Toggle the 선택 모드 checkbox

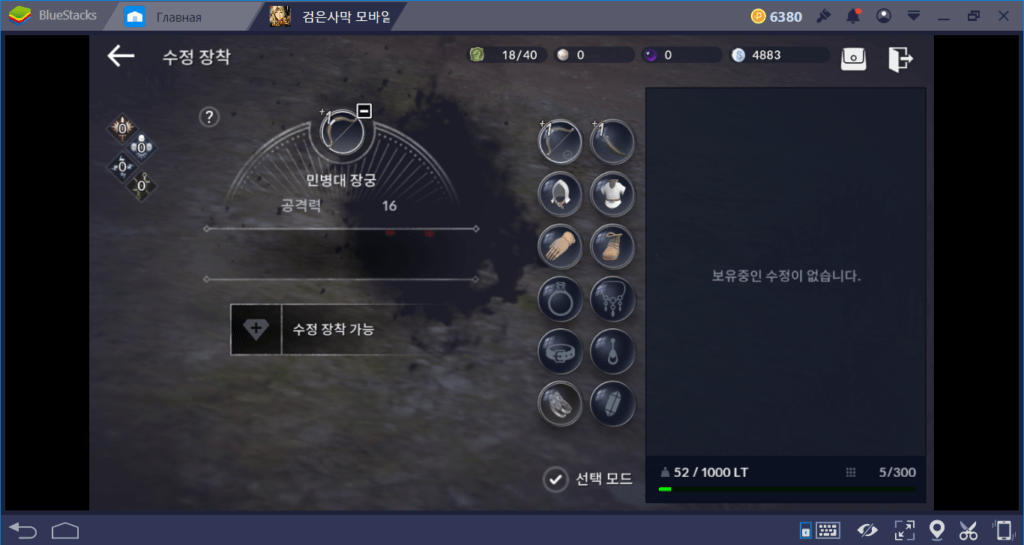555,480
